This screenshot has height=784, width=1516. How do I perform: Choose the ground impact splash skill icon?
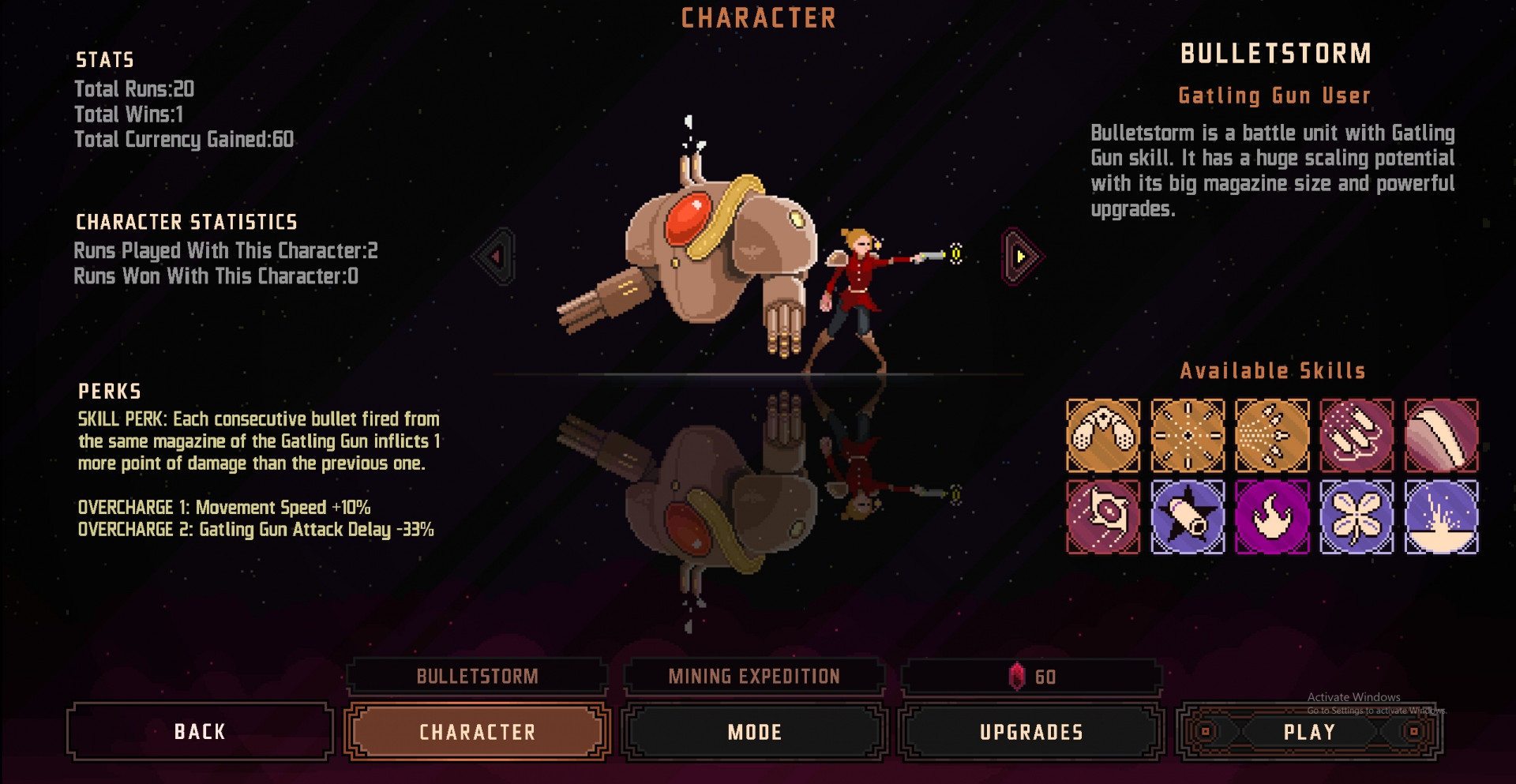coord(1441,517)
